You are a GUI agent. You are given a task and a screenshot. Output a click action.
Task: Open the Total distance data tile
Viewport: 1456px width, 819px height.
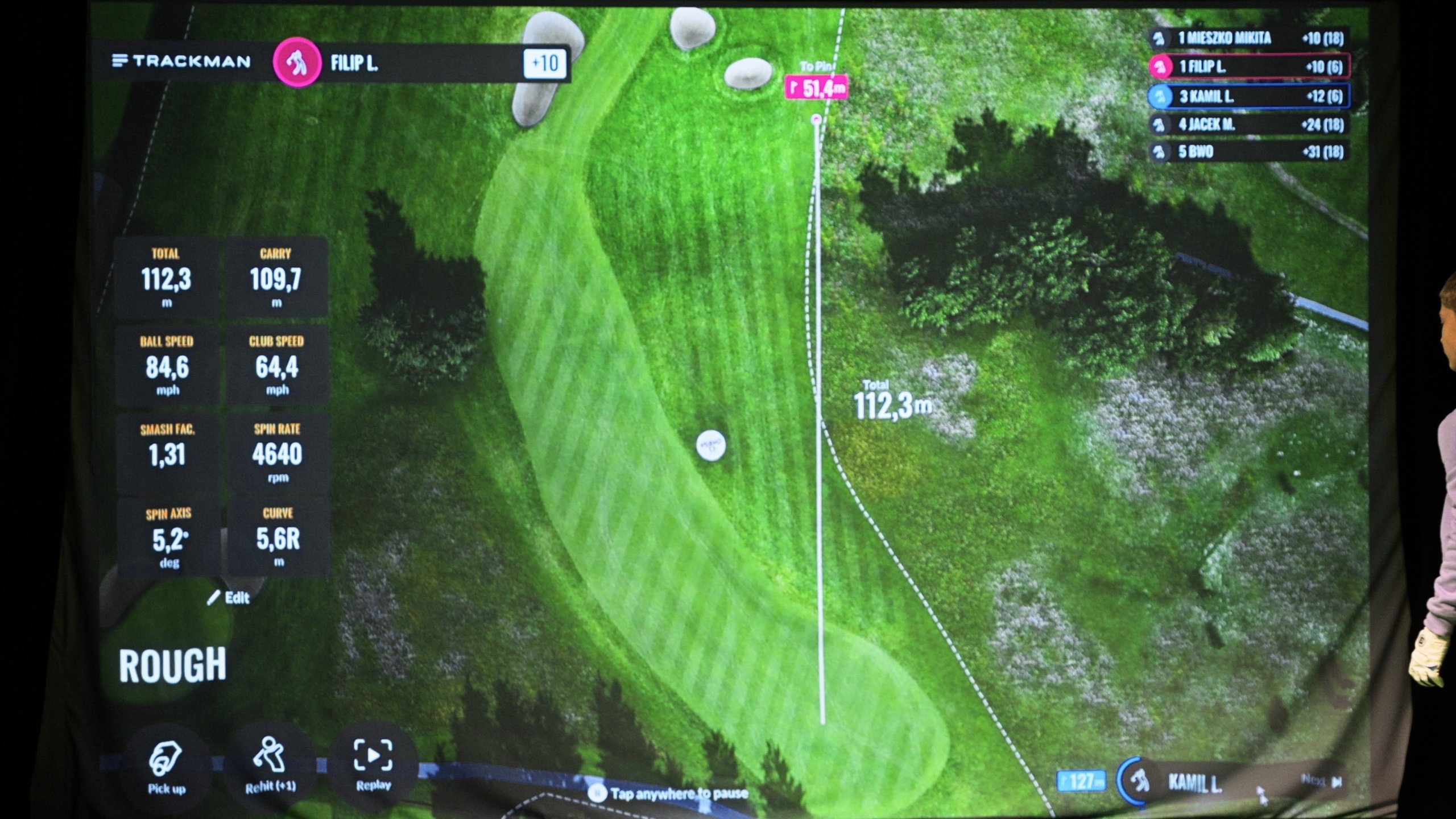166,278
